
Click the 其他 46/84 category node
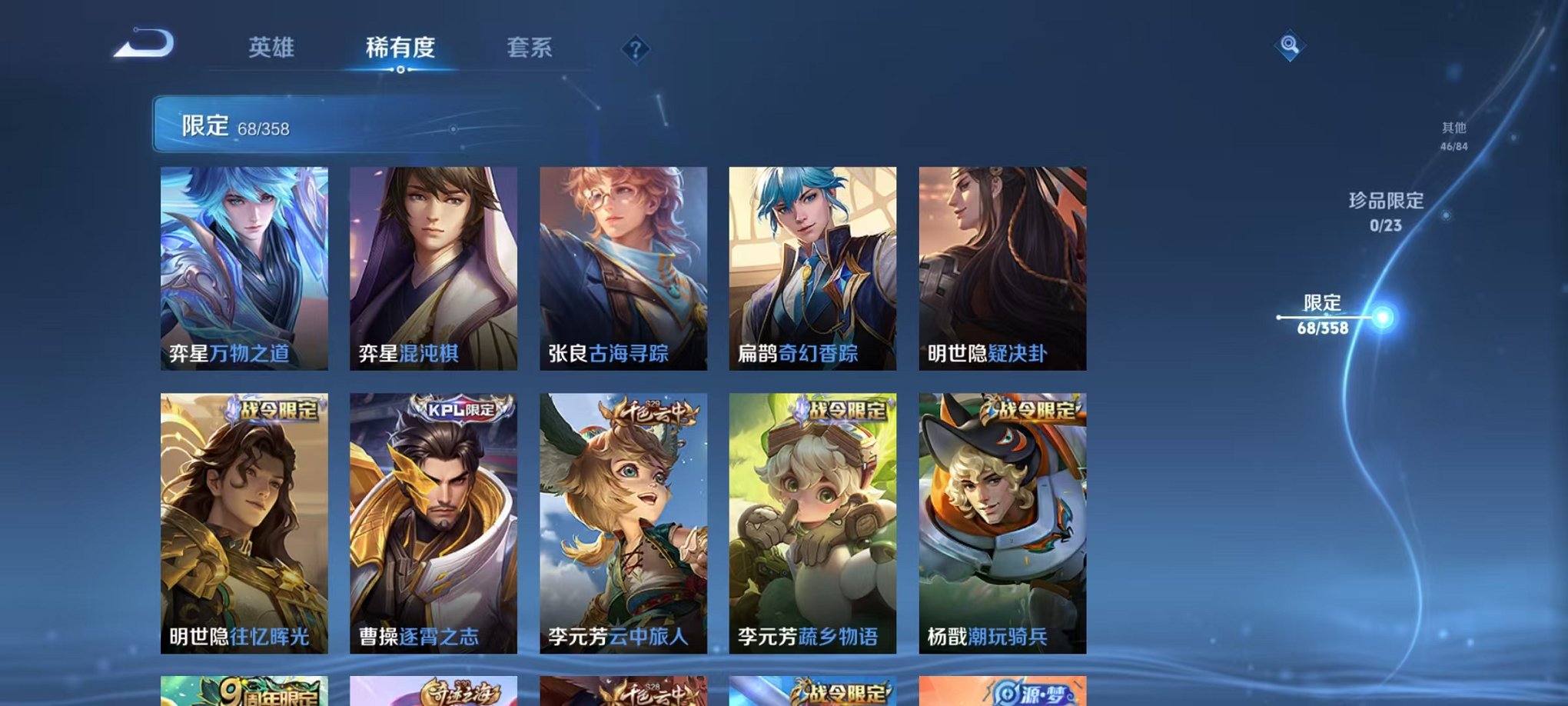pos(1455,136)
